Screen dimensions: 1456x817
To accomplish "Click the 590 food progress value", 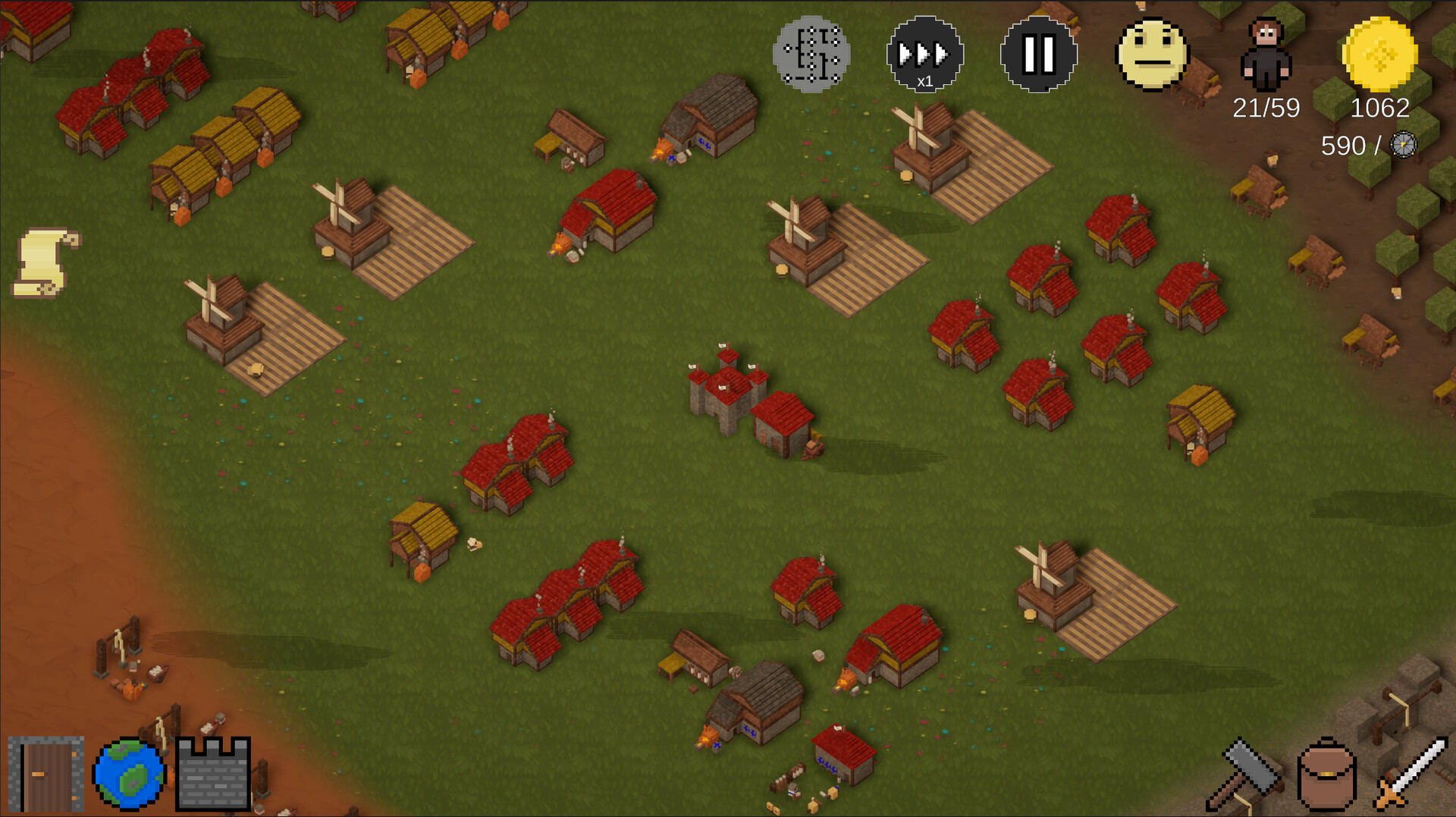I will tap(1346, 144).
